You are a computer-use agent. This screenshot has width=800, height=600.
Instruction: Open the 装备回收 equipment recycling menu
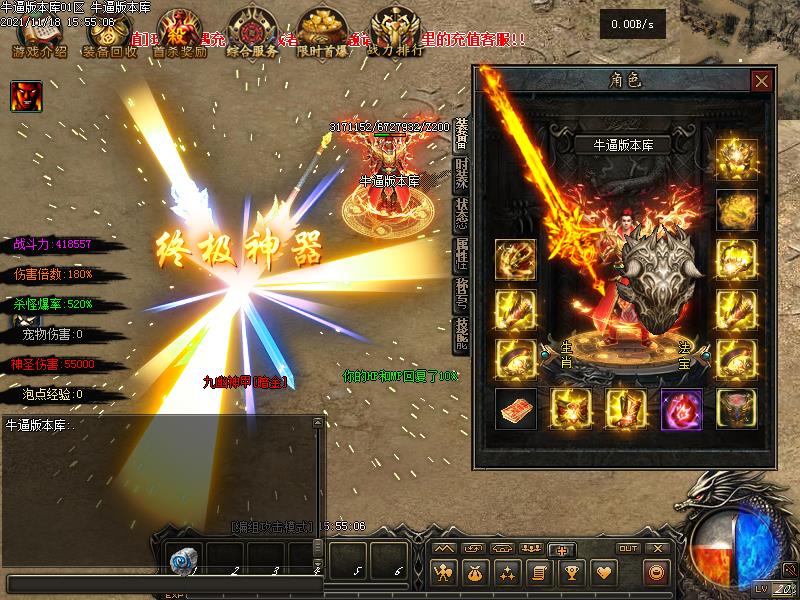[x=111, y=36]
